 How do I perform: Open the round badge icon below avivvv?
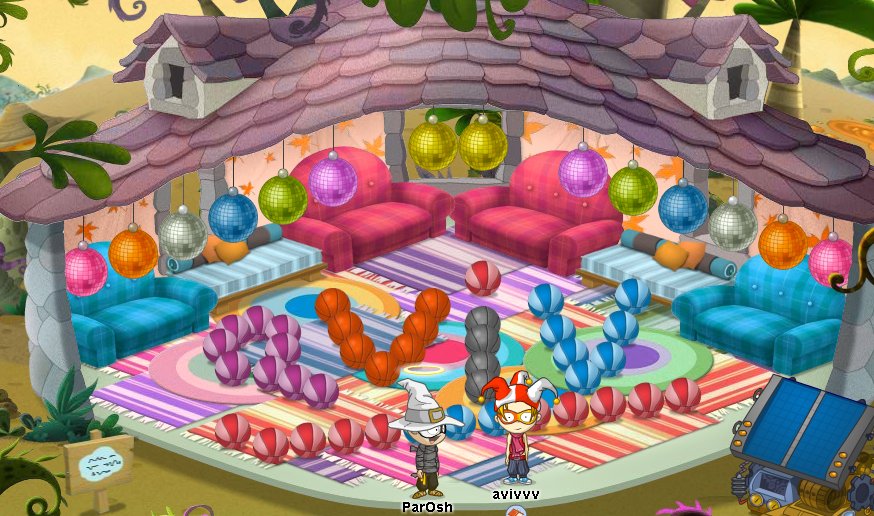(516, 511)
